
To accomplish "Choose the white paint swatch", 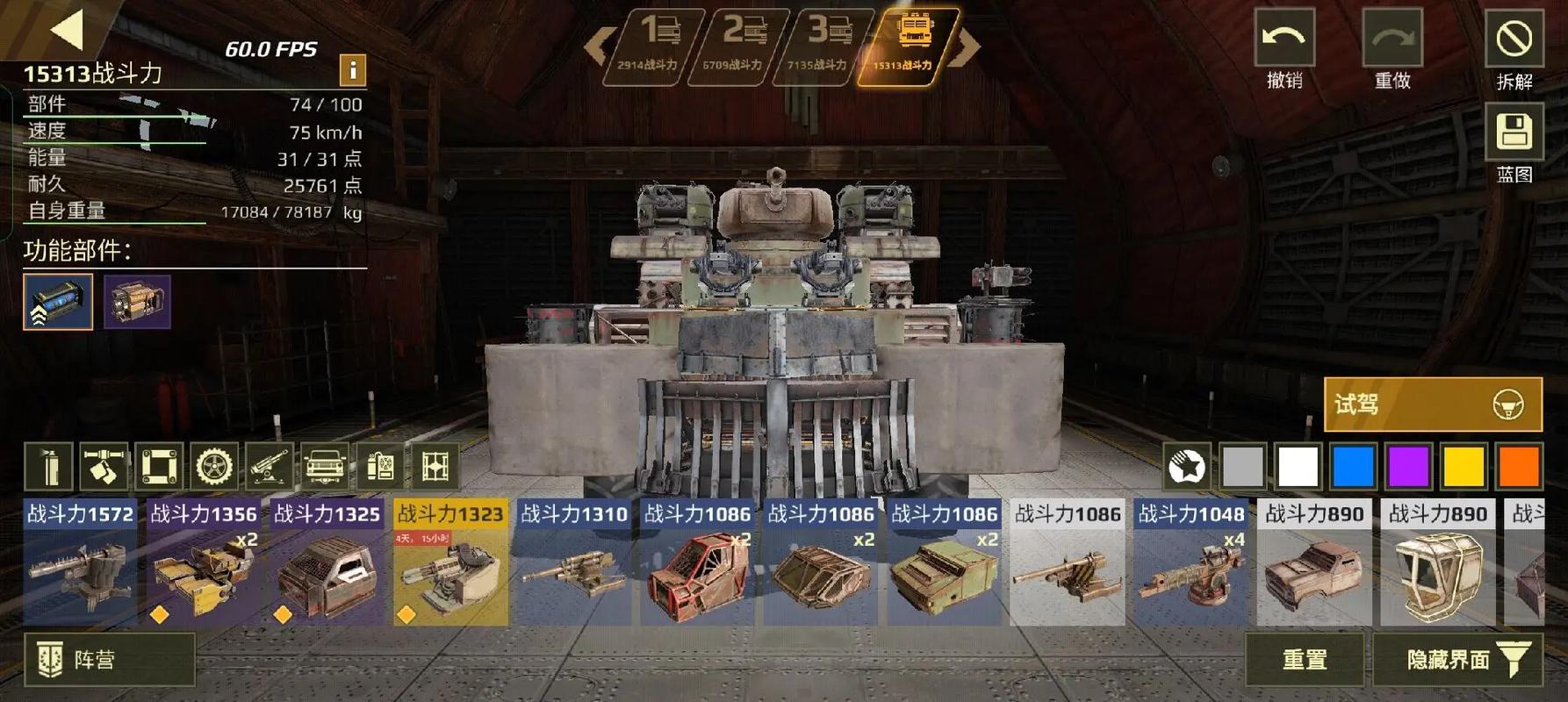I will click(x=1298, y=466).
